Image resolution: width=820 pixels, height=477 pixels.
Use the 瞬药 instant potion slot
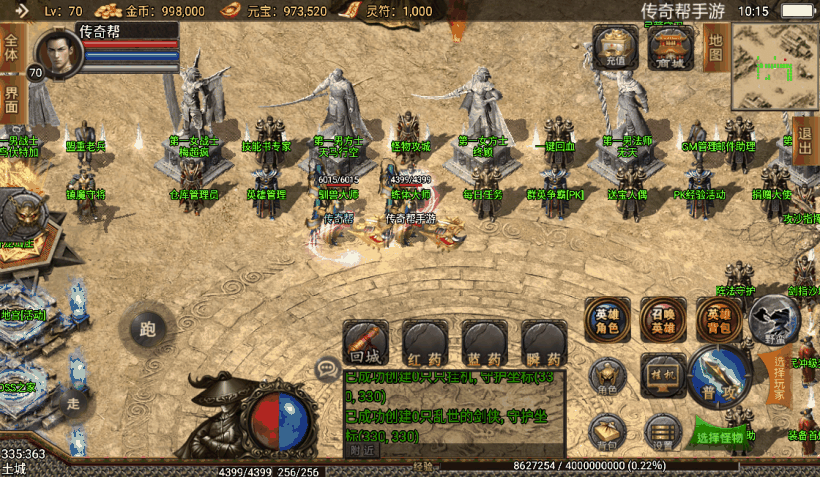click(543, 342)
